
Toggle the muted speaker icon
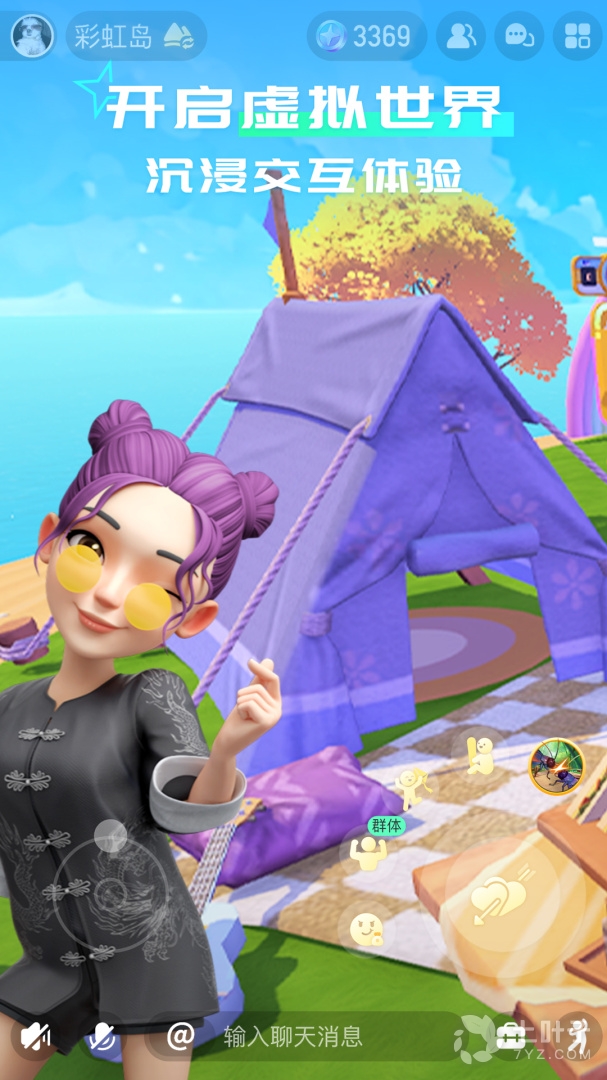click(37, 1036)
